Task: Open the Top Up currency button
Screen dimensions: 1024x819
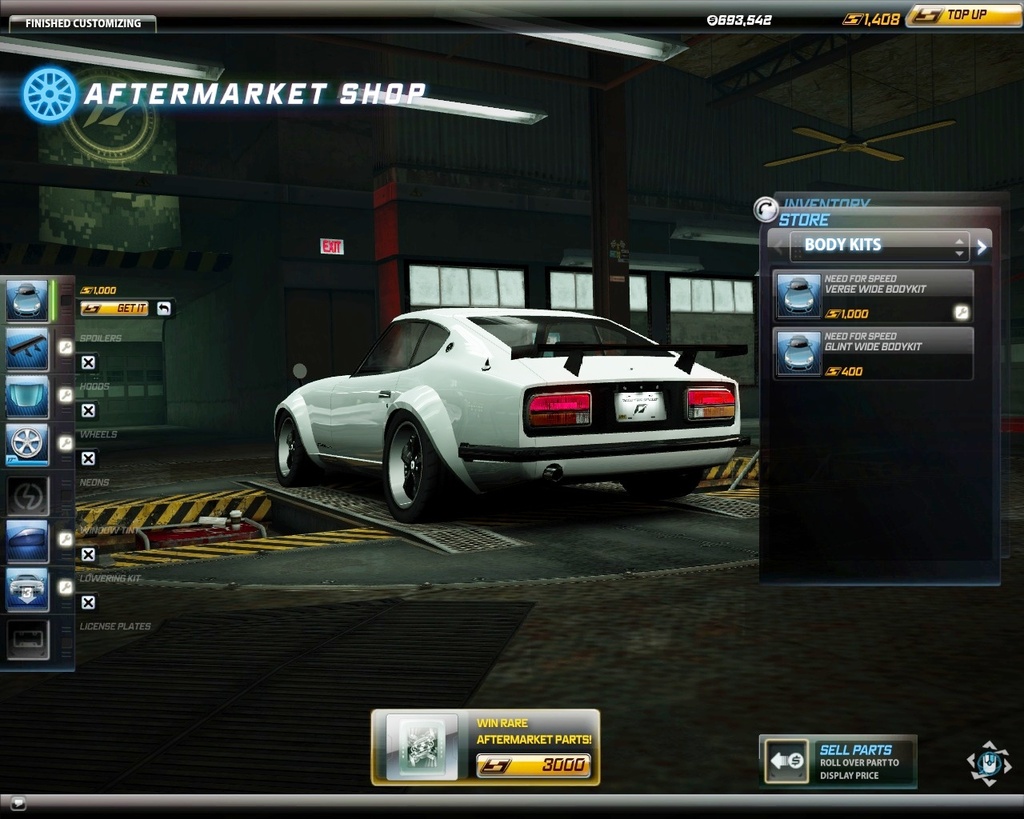Action: (x=963, y=16)
